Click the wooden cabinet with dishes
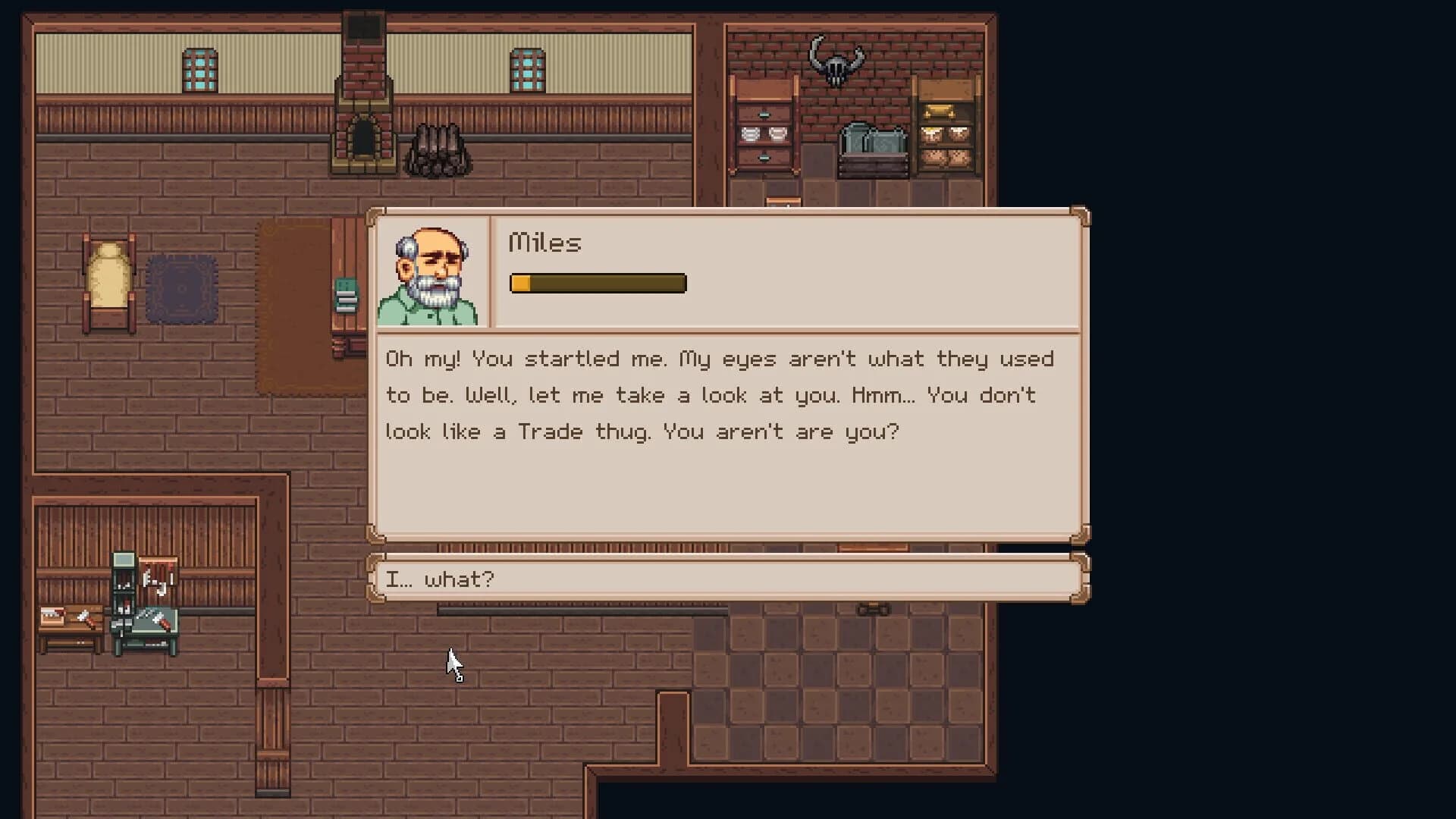 tap(763, 133)
